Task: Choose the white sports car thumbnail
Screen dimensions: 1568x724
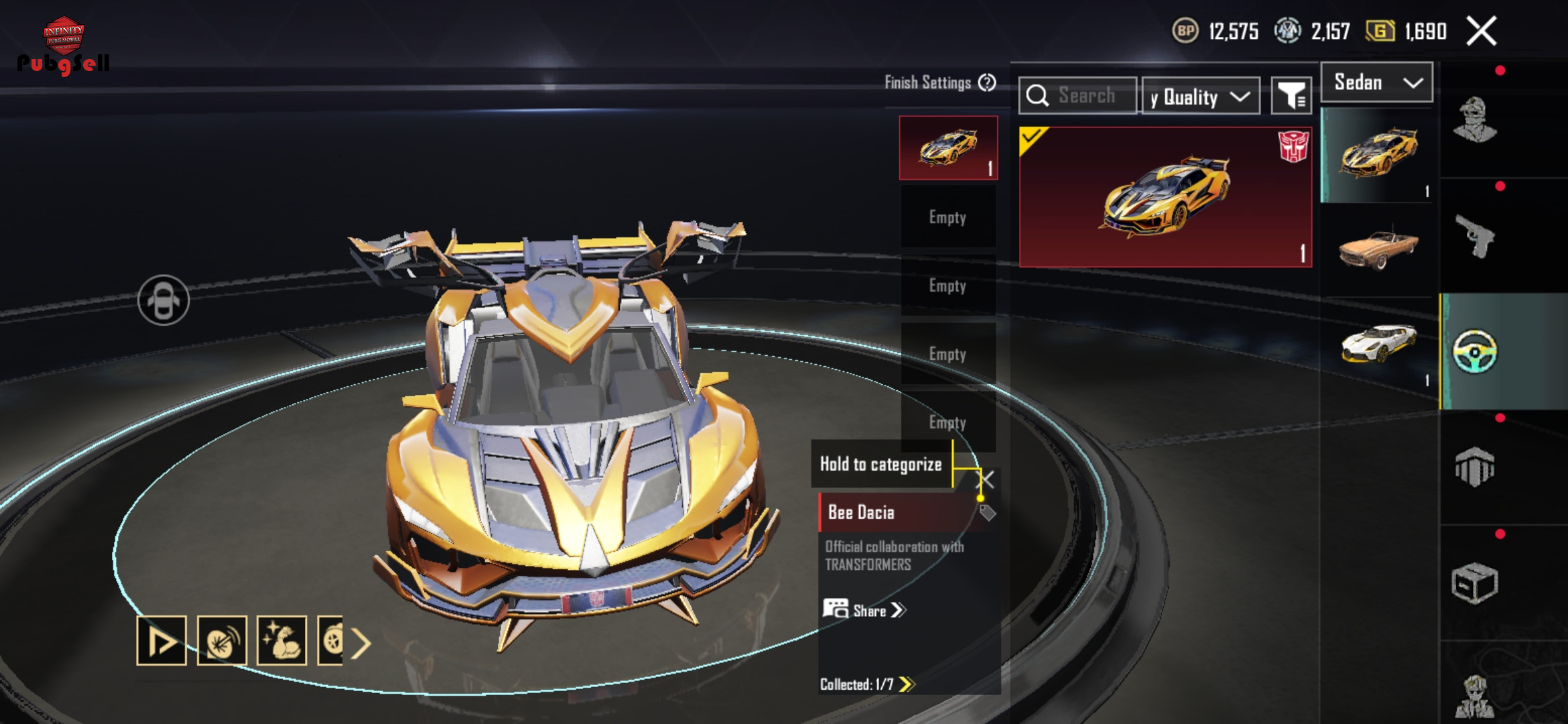Action: [x=1378, y=344]
